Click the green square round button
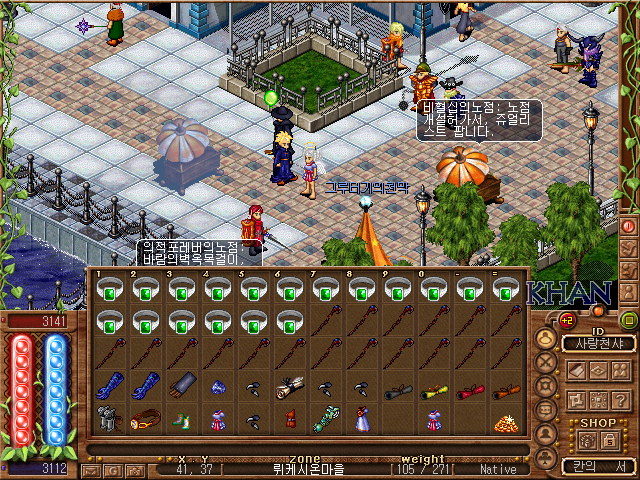 628,320
